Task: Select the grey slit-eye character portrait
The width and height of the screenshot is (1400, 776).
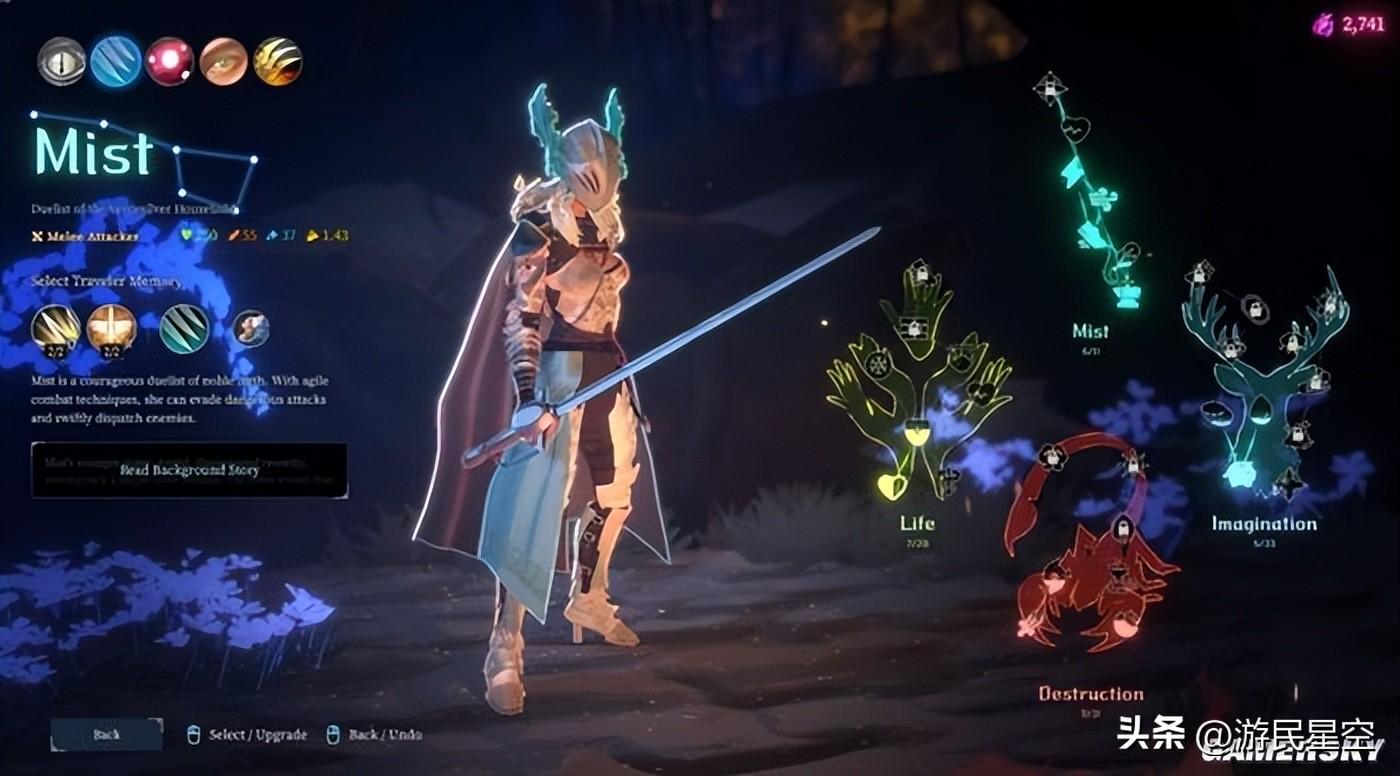Action: [62, 62]
